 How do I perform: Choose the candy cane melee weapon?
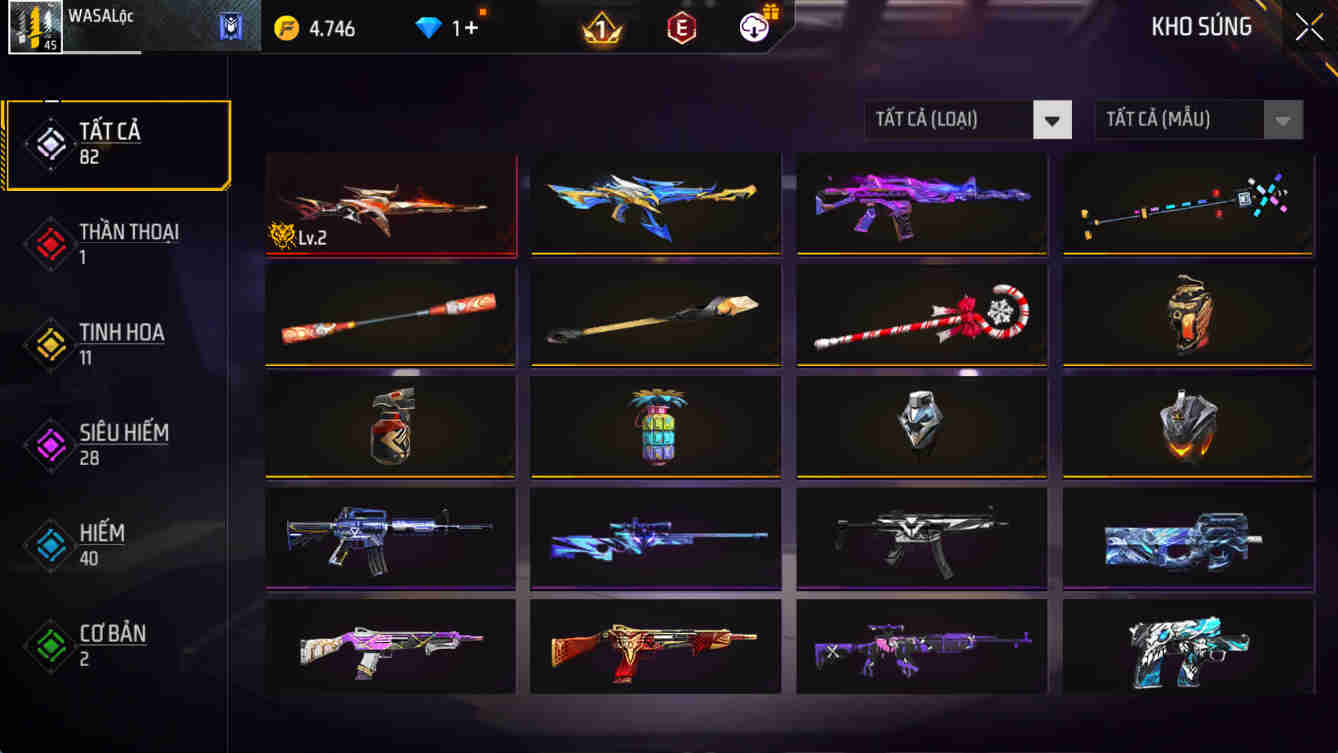tap(920, 314)
